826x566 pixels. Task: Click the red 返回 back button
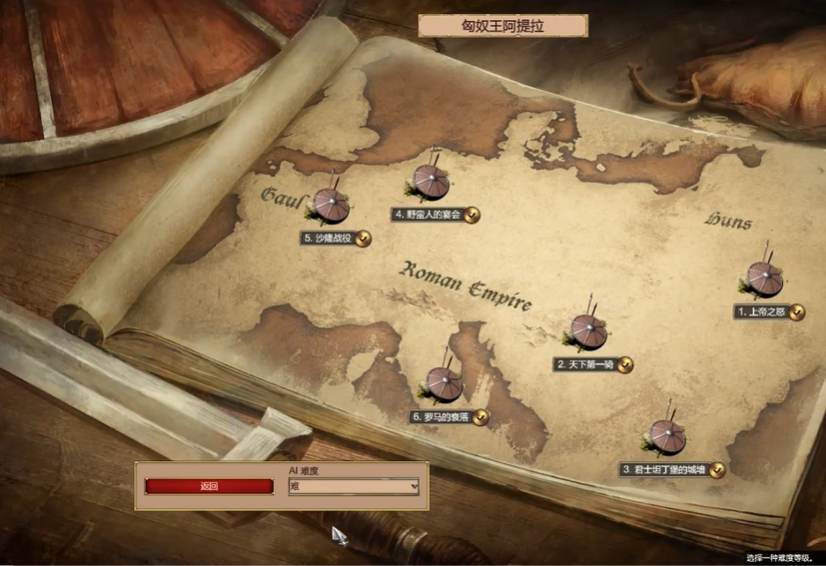[209, 487]
